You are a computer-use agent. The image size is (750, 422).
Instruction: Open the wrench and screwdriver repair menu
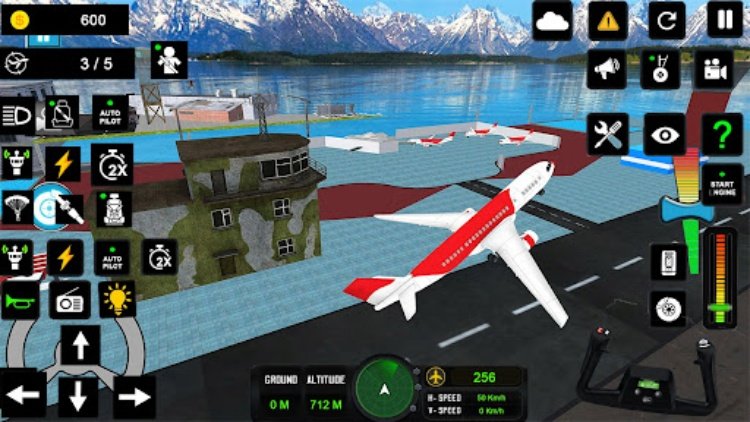pyautogui.click(x=606, y=134)
